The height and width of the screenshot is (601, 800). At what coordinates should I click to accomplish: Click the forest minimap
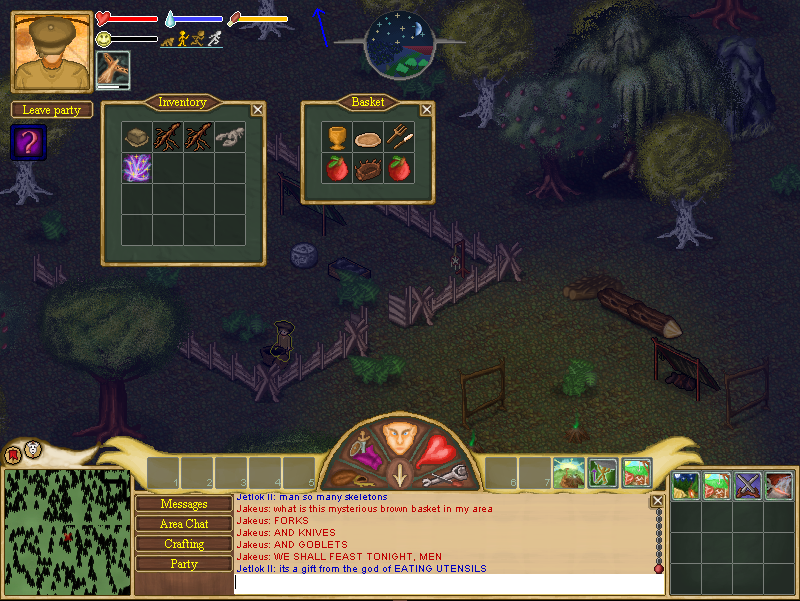tap(67, 531)
